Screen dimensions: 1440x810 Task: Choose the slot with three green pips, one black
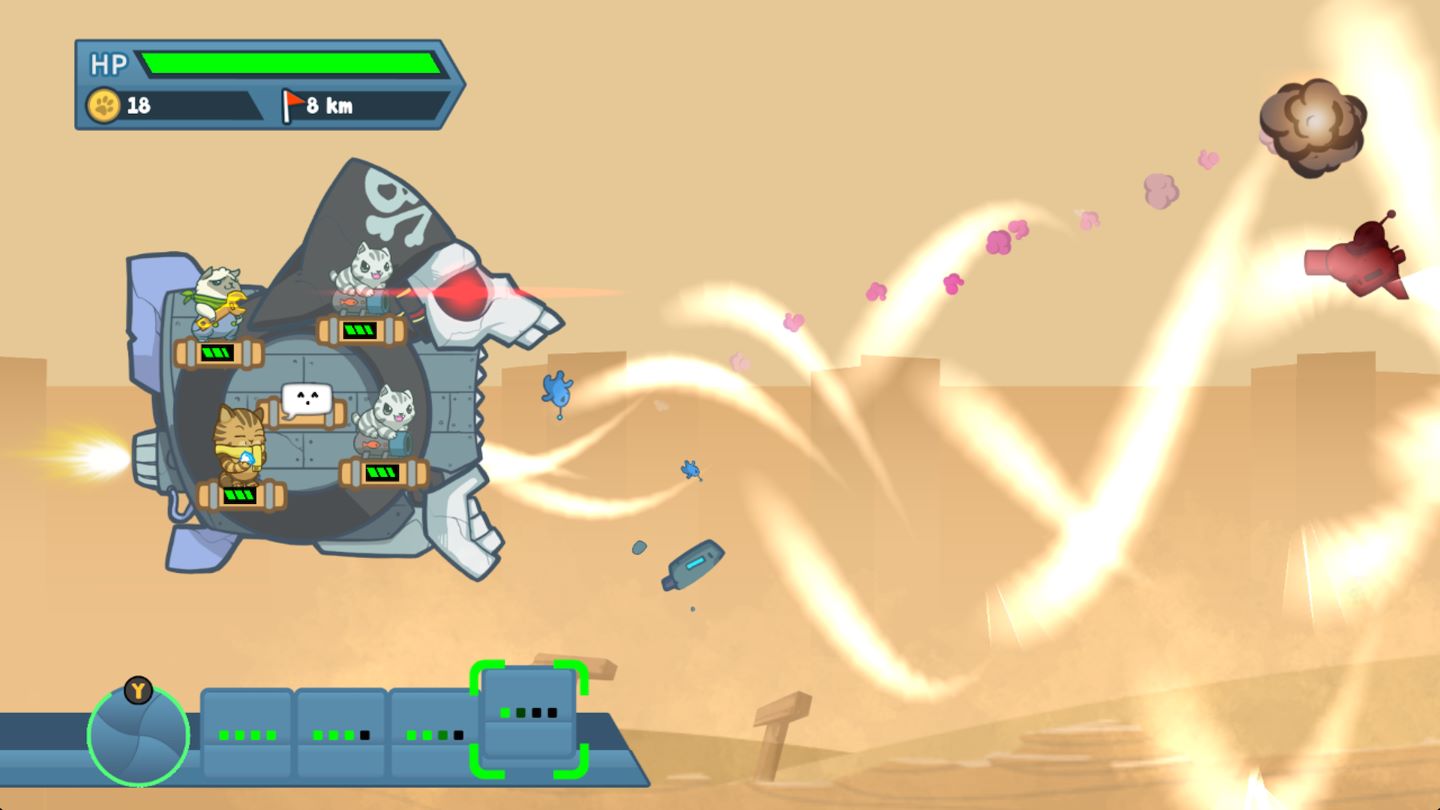point(341,735)
